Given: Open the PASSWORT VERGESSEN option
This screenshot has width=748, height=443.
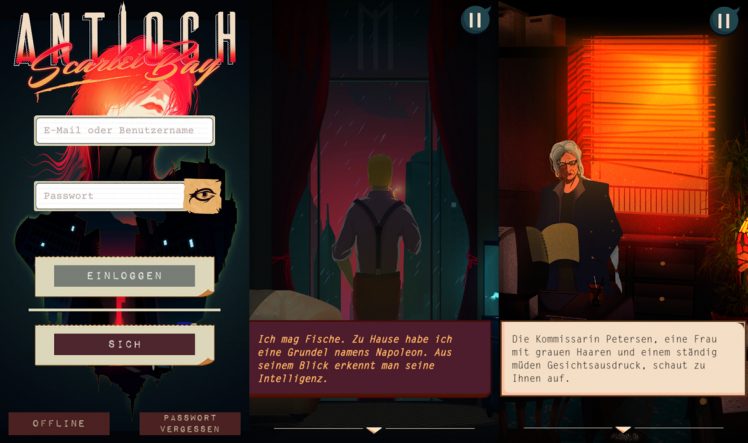Looking at the screenshot, I should pyautogui.click(x=190, y=423).
